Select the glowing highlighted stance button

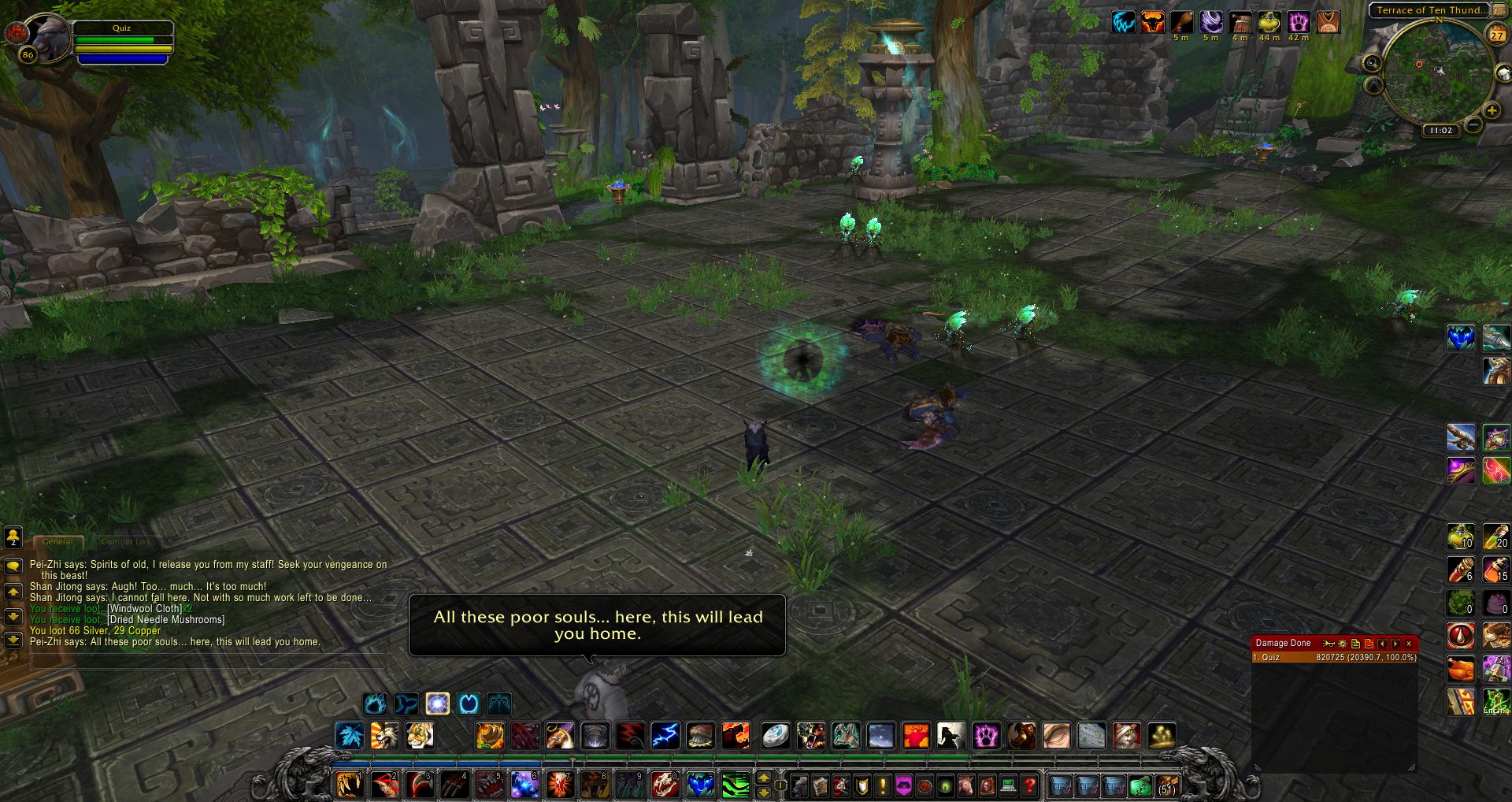(x=438, y=704)
